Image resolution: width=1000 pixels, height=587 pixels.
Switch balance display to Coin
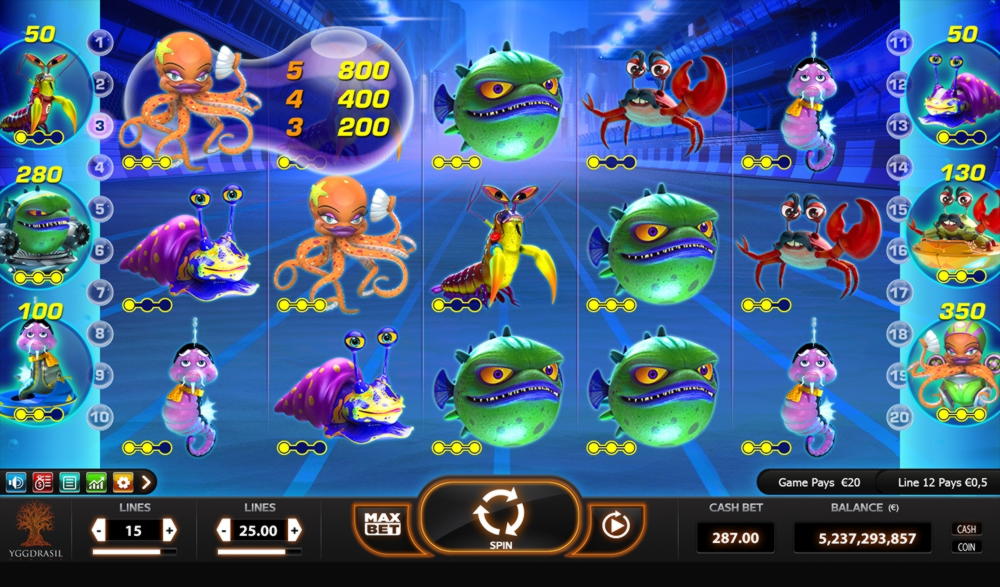[x=966, y=547]
